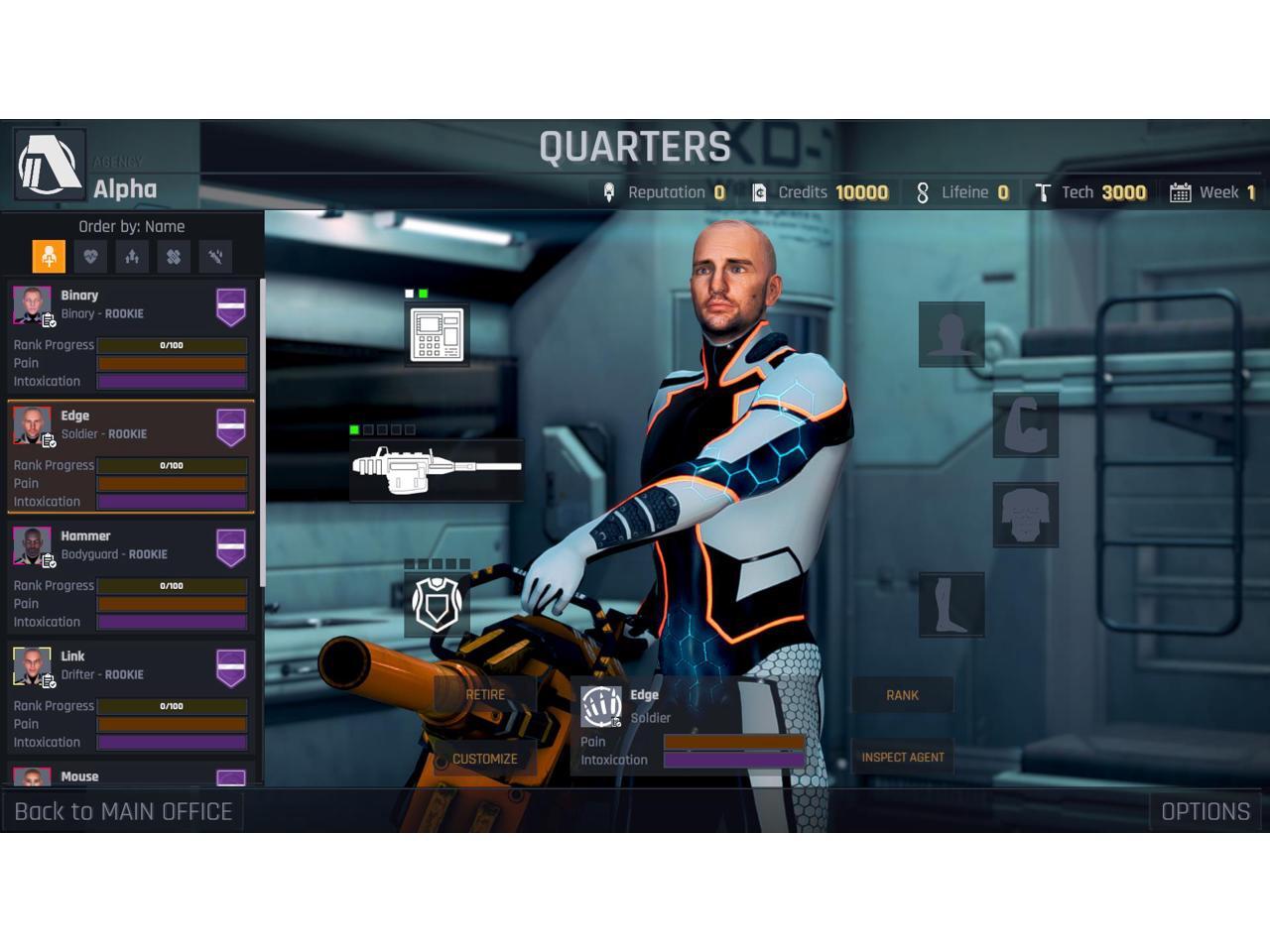Screen dimensions: 1270x952
Task: Sort agents by the upward arrows icon
Action: (x=132, y=257)
